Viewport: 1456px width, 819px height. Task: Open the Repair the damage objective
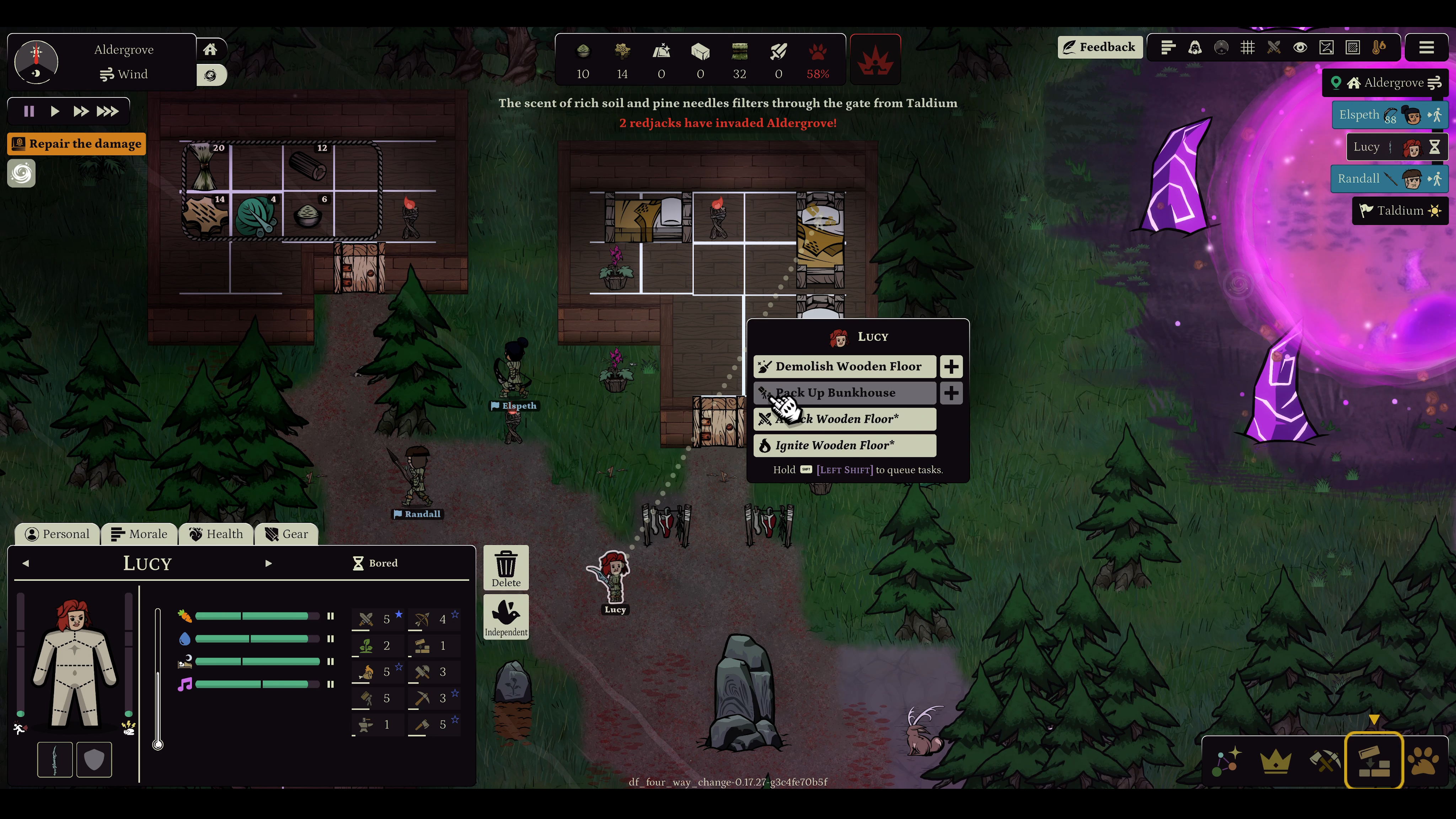(x=77, y=144)
